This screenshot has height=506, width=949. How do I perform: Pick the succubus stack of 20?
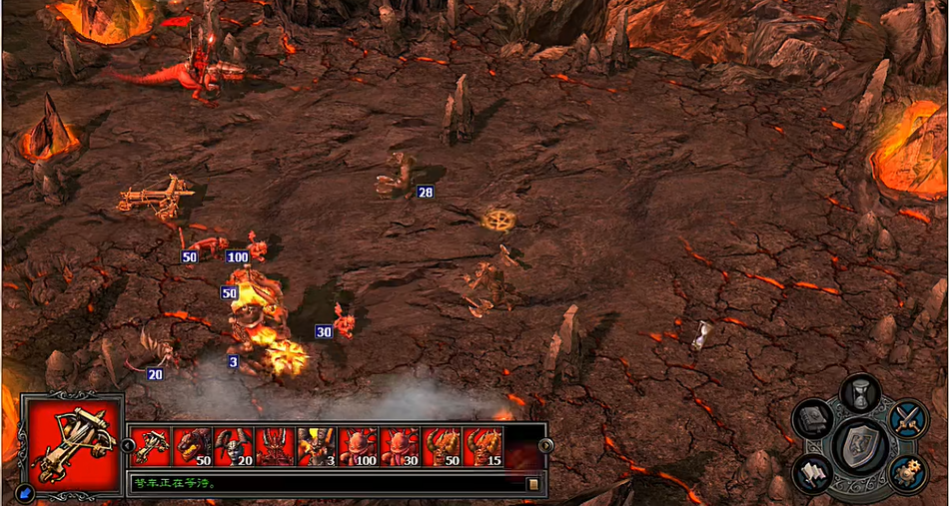coord(233,446)
